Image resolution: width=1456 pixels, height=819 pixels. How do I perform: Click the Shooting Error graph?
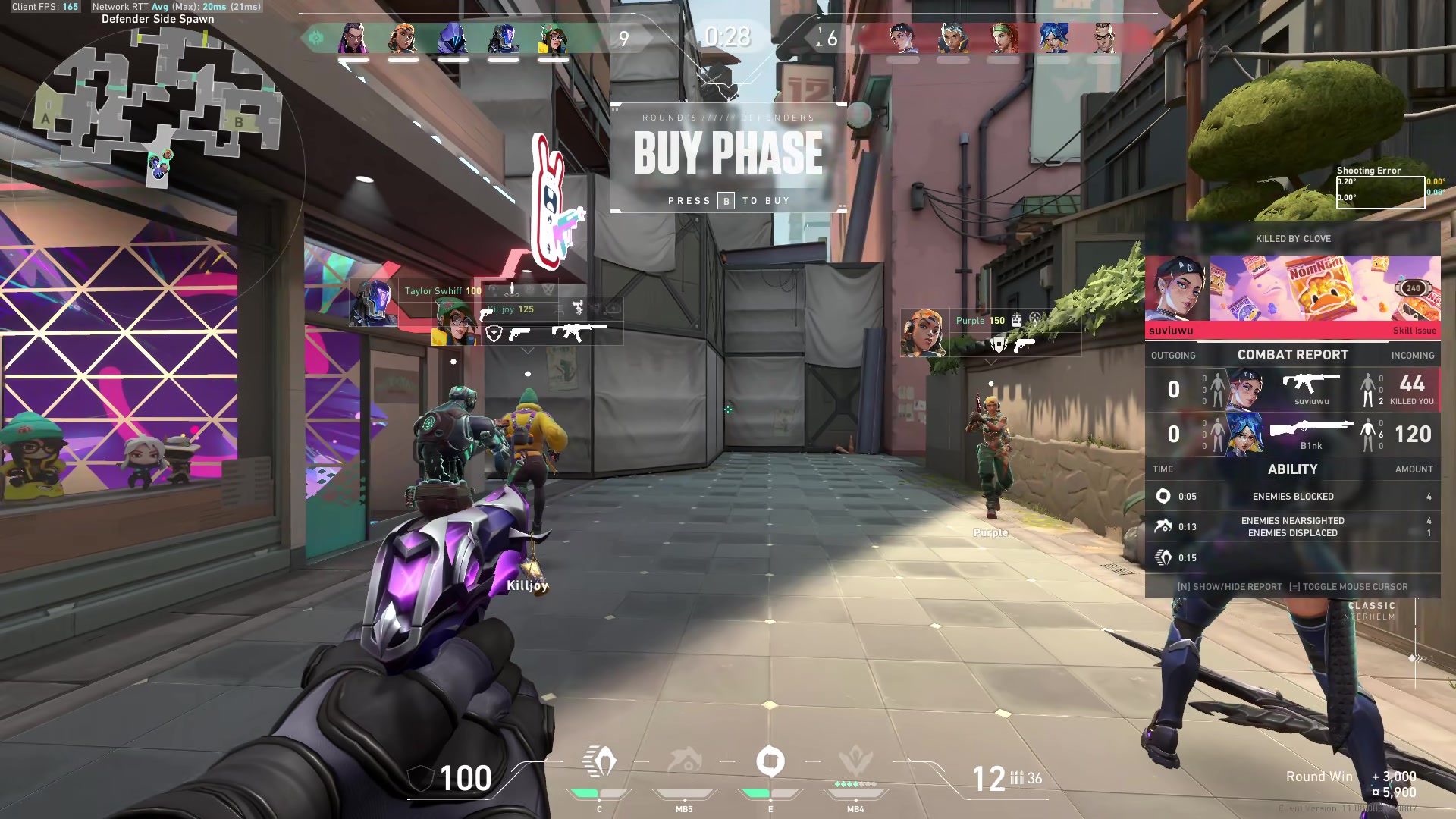click(1380, 192)
